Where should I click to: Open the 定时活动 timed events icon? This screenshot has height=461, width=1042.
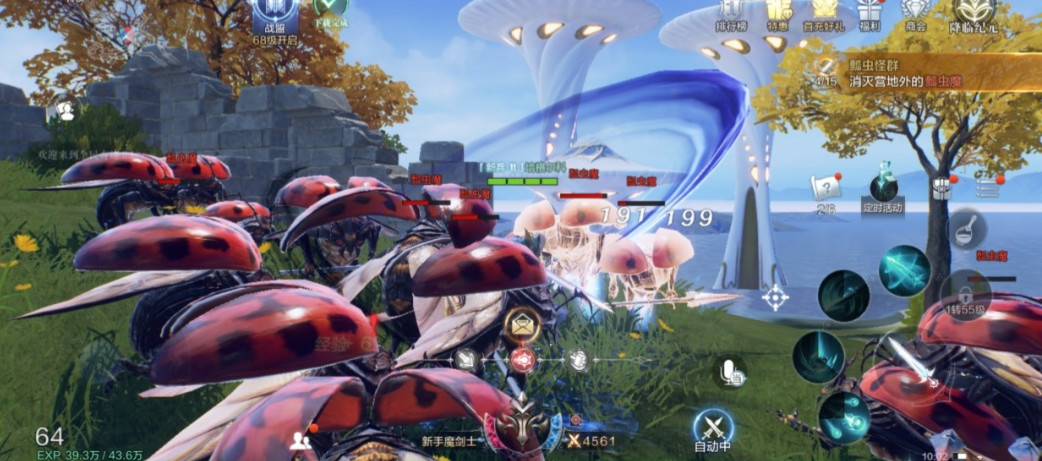[x=882, y=189]
